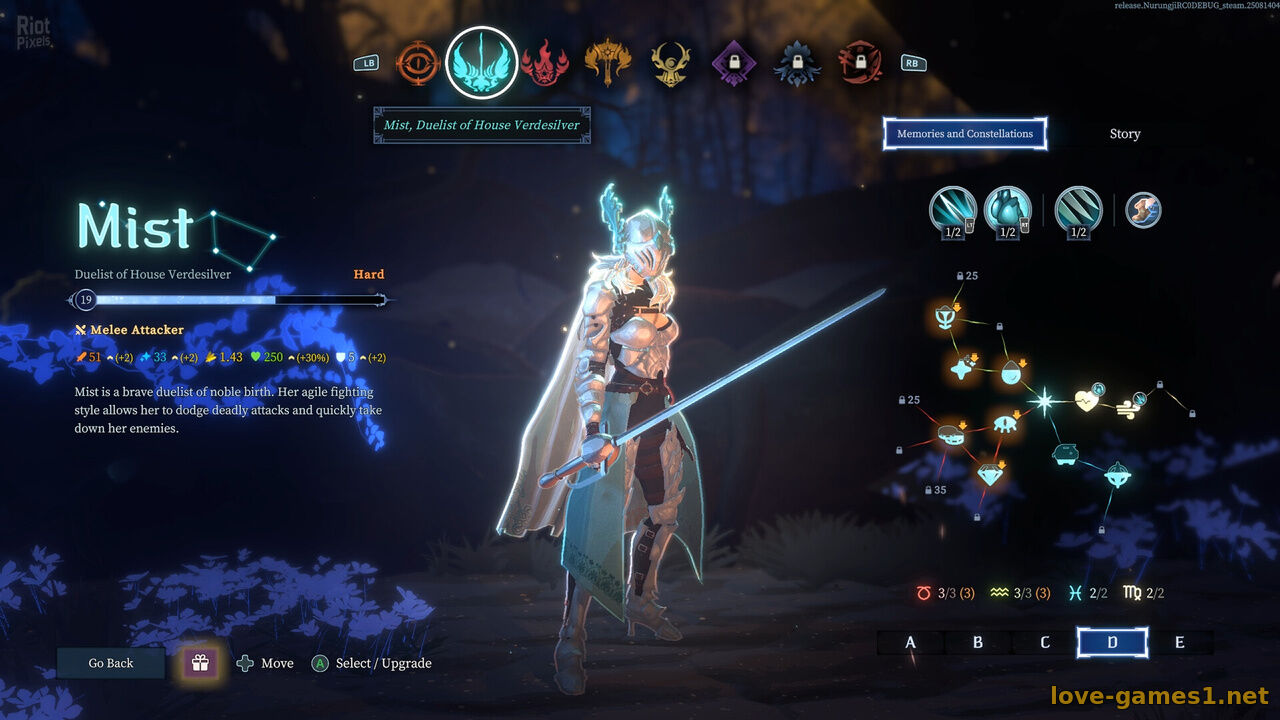Image resolution: width=1280 pixels, height=720 pixels.
Task: Go Back to the previous screen
Action: click(110, 663)
